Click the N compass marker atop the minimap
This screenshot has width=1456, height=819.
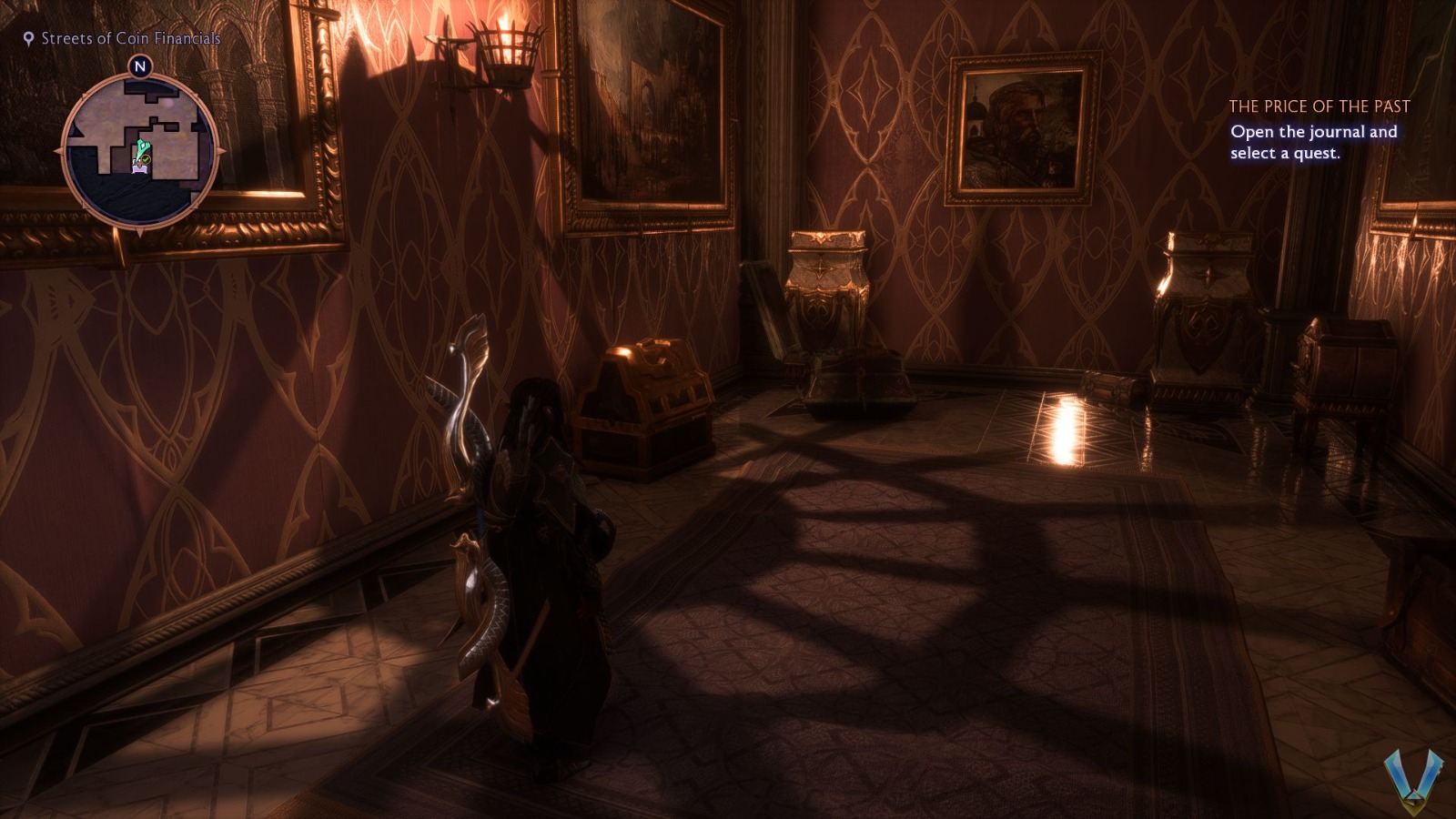pyautogui.click(x=140, y=66)
